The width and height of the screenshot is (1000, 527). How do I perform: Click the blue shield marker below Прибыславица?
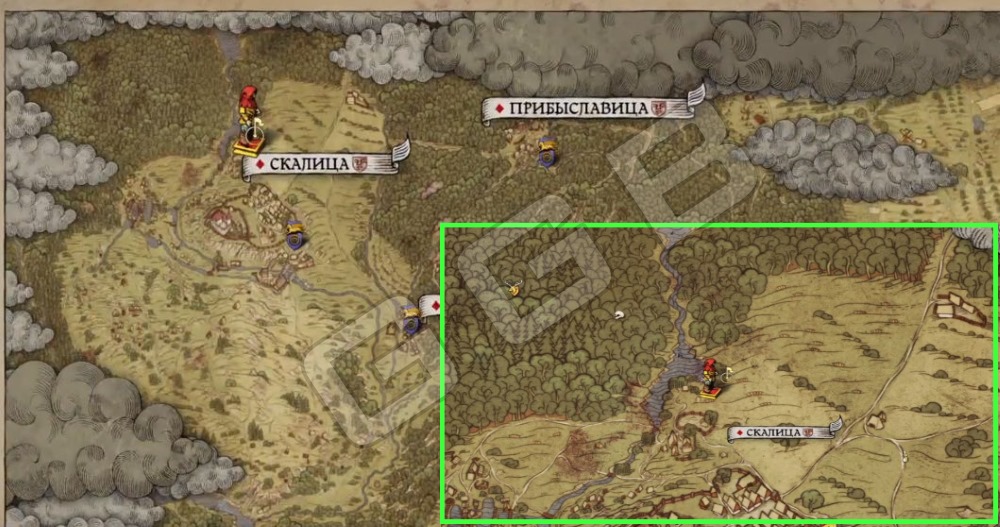(x=547, y=151)
